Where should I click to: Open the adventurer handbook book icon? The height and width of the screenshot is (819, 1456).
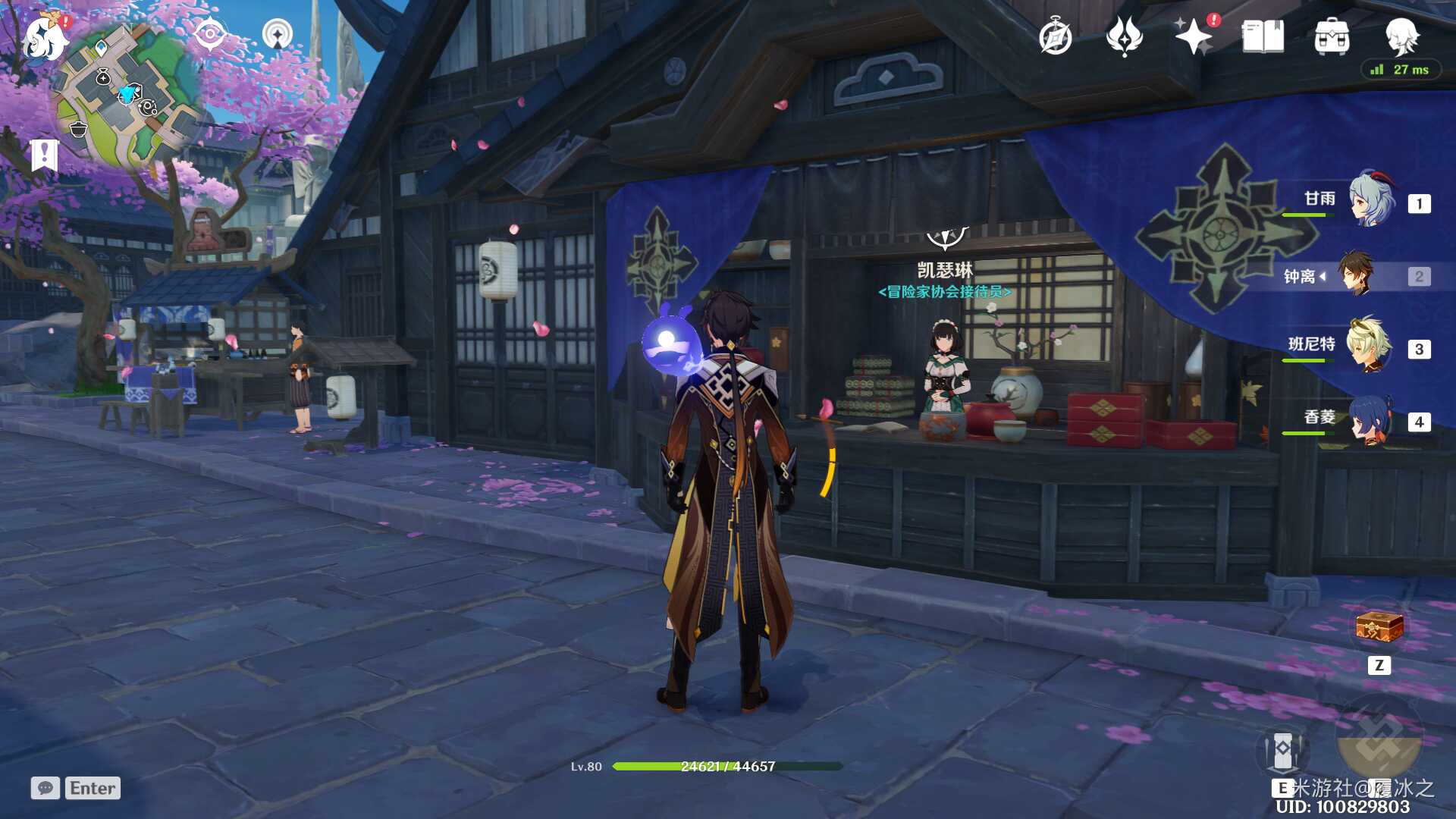[1263, 36]
